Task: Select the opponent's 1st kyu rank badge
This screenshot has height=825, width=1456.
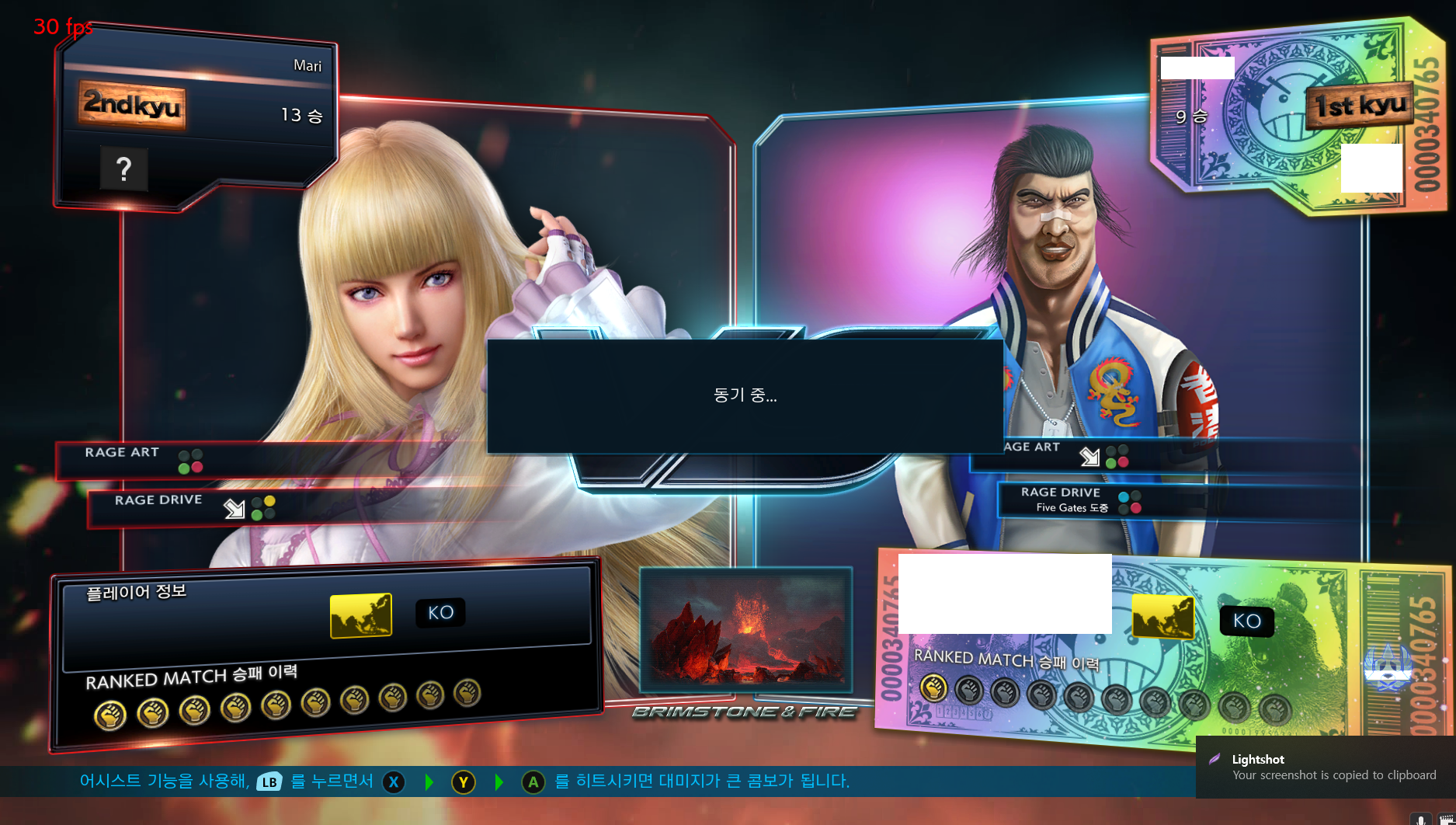Action: click(1360, 105)
